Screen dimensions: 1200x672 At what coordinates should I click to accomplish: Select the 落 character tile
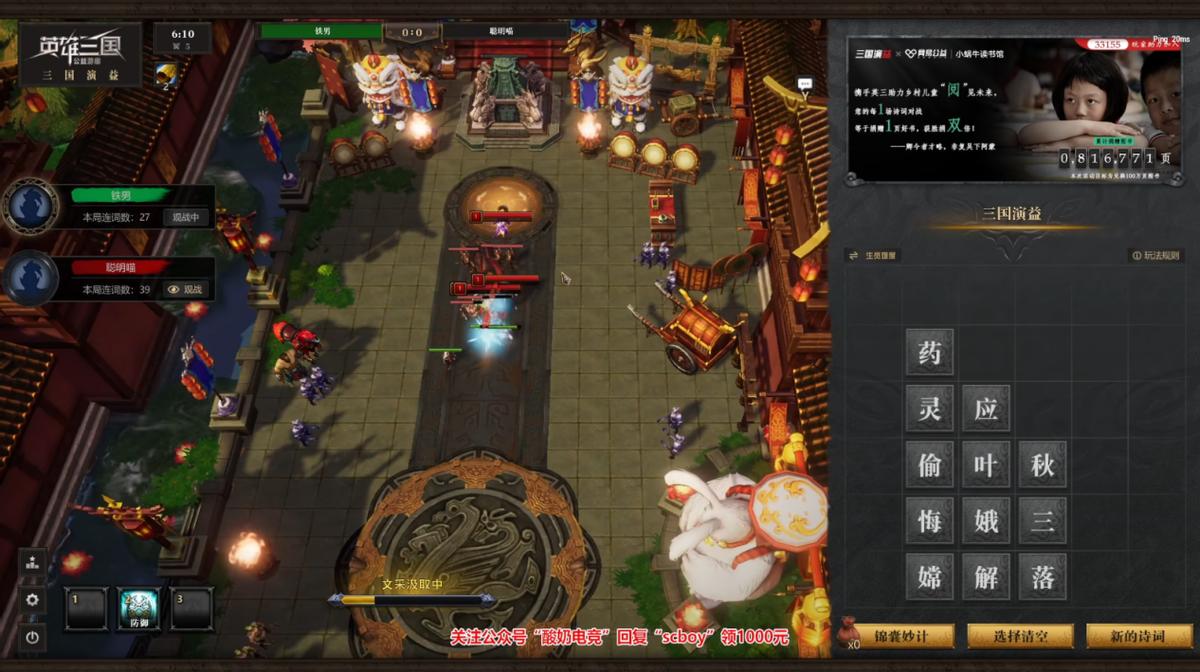pos(1042,576)
